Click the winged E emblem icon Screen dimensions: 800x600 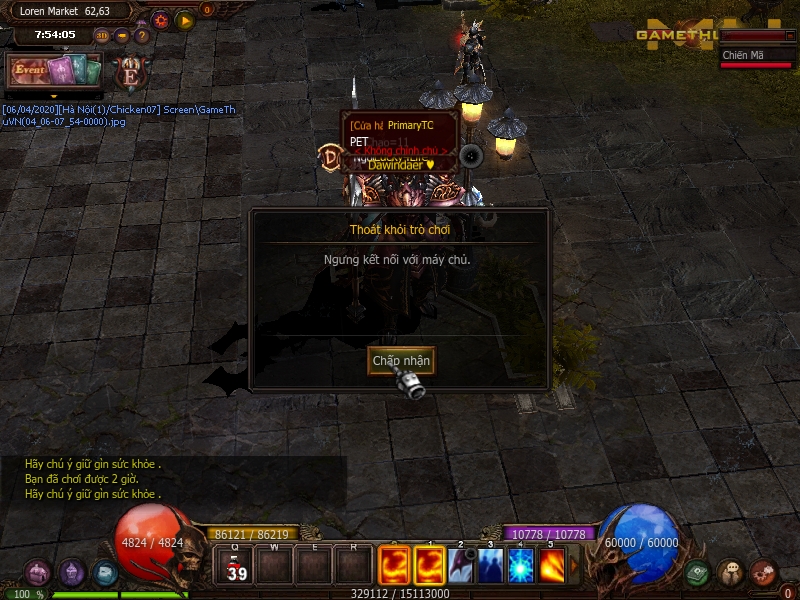(130, 72)
